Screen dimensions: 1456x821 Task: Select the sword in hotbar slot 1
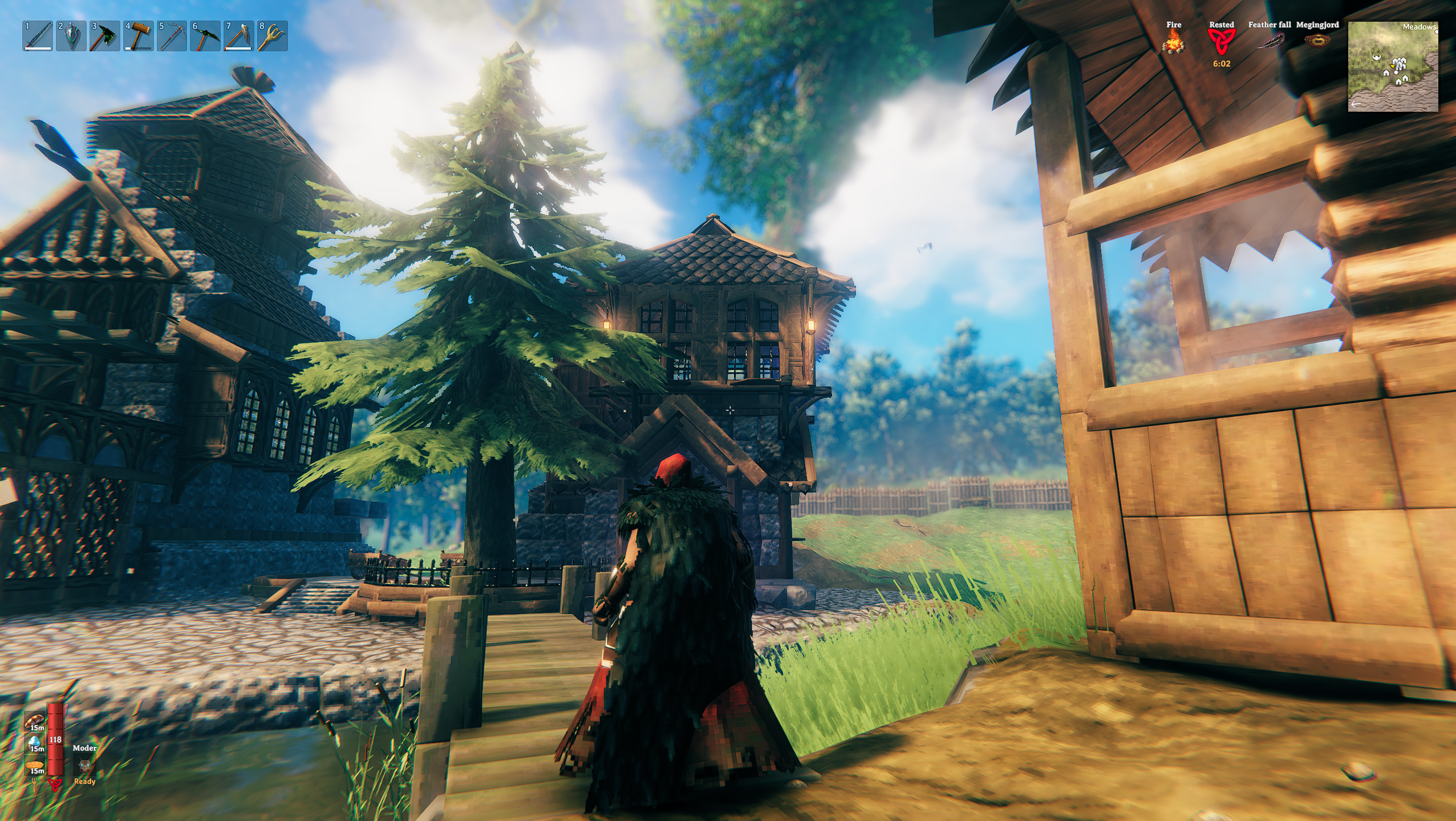38,36
